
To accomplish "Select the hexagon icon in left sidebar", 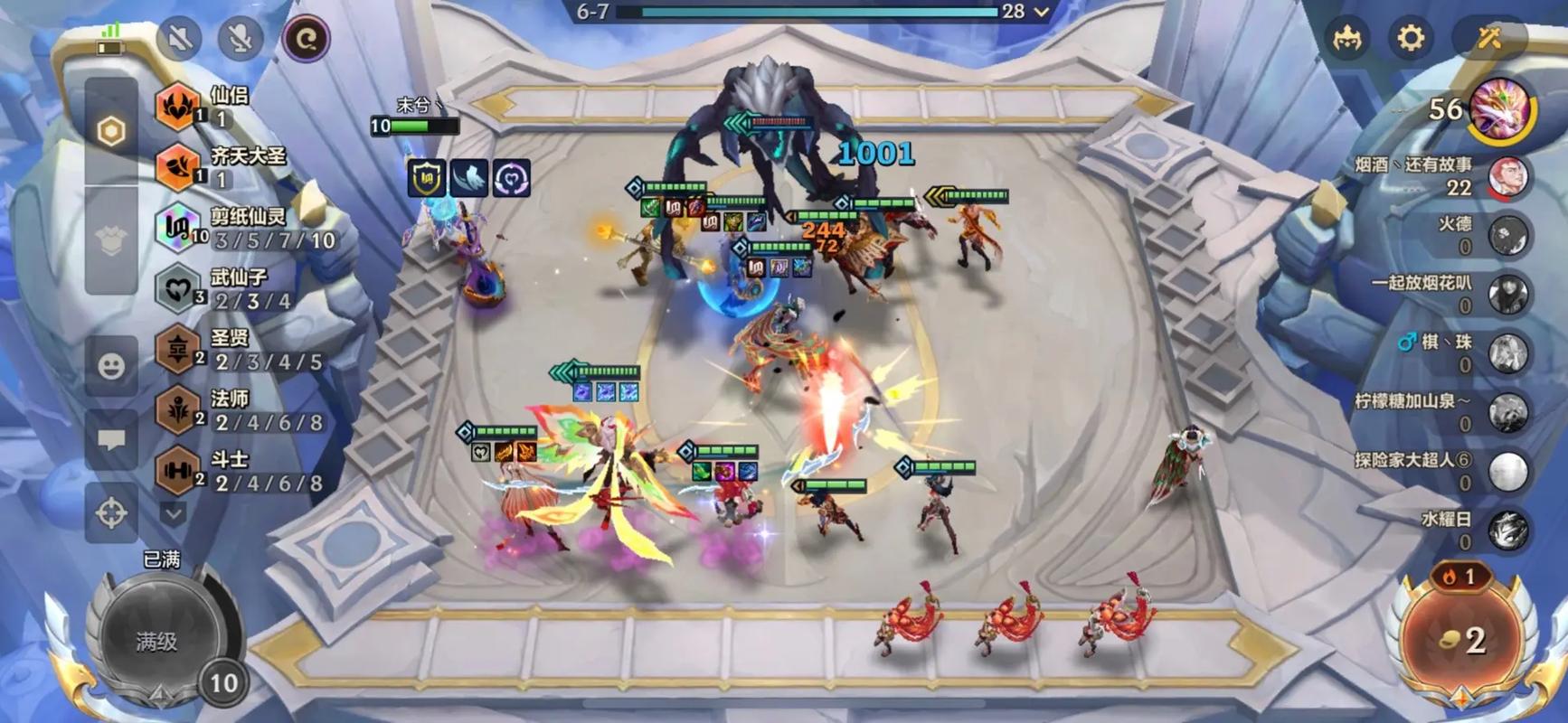I will click(111, 132).
